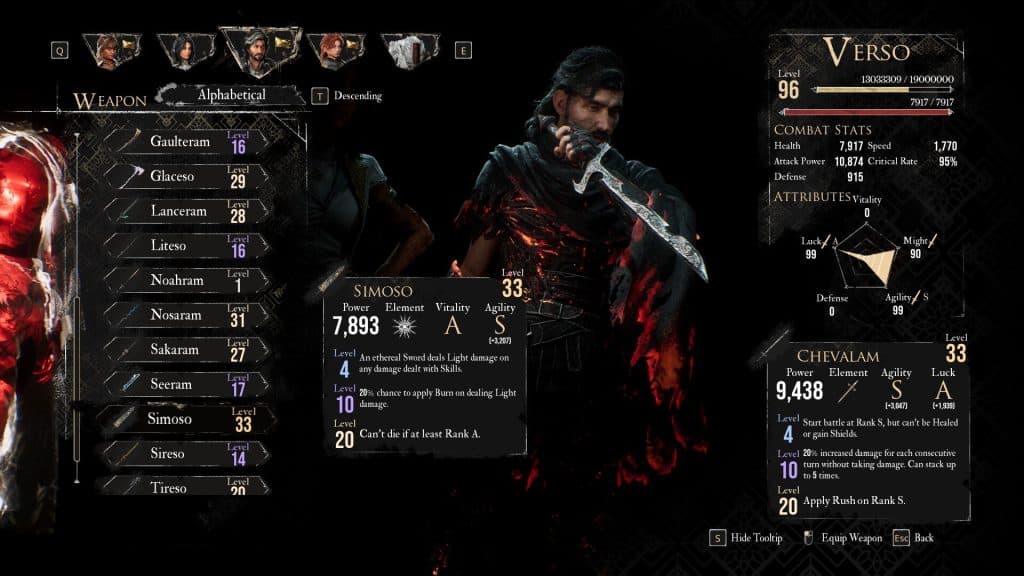Screen dimensions: 1024x576
Task: Select the Lanceram weapon entry
Action: 185,211
